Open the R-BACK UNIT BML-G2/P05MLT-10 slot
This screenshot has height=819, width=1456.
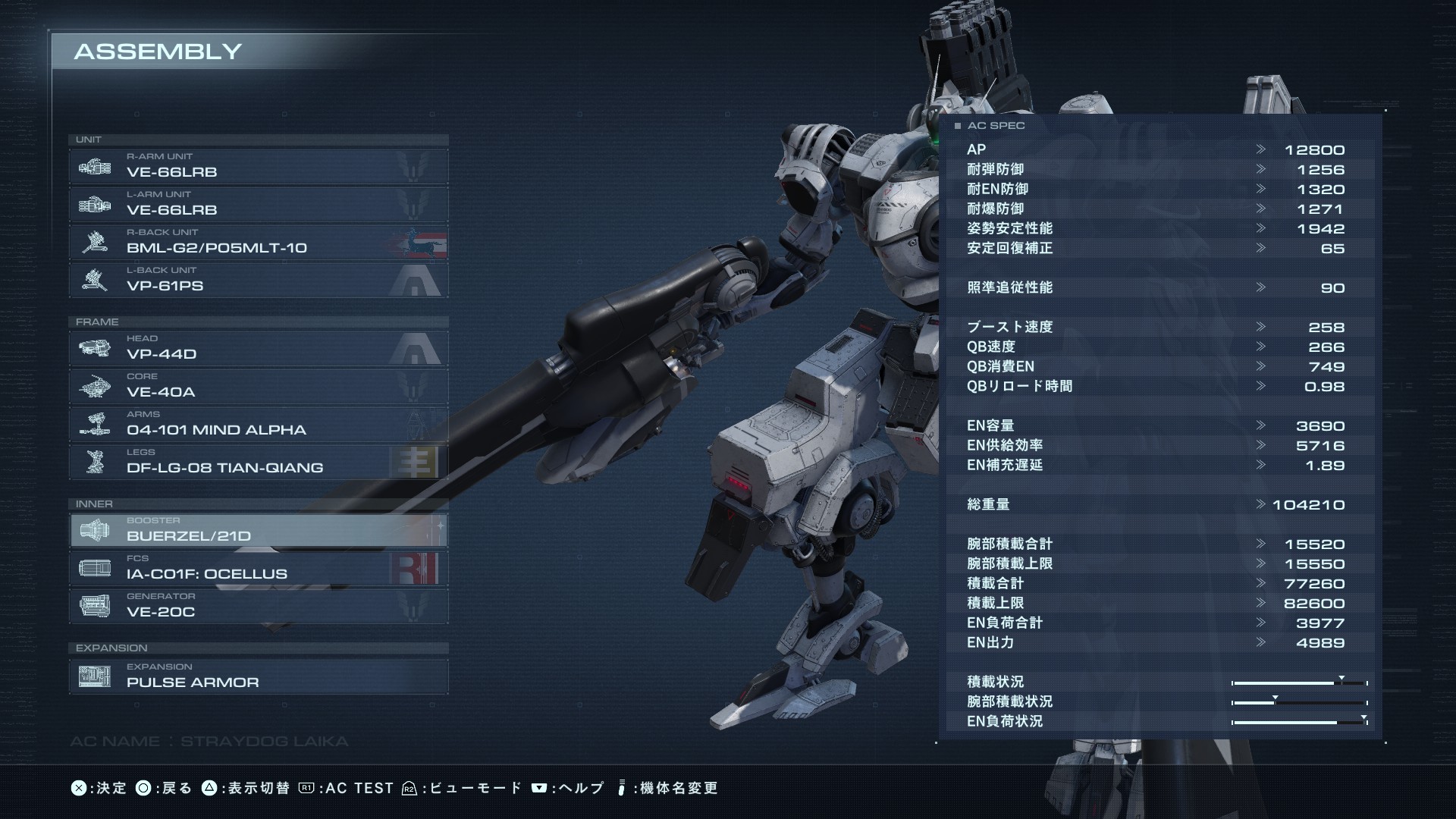[x=258, y=243]
